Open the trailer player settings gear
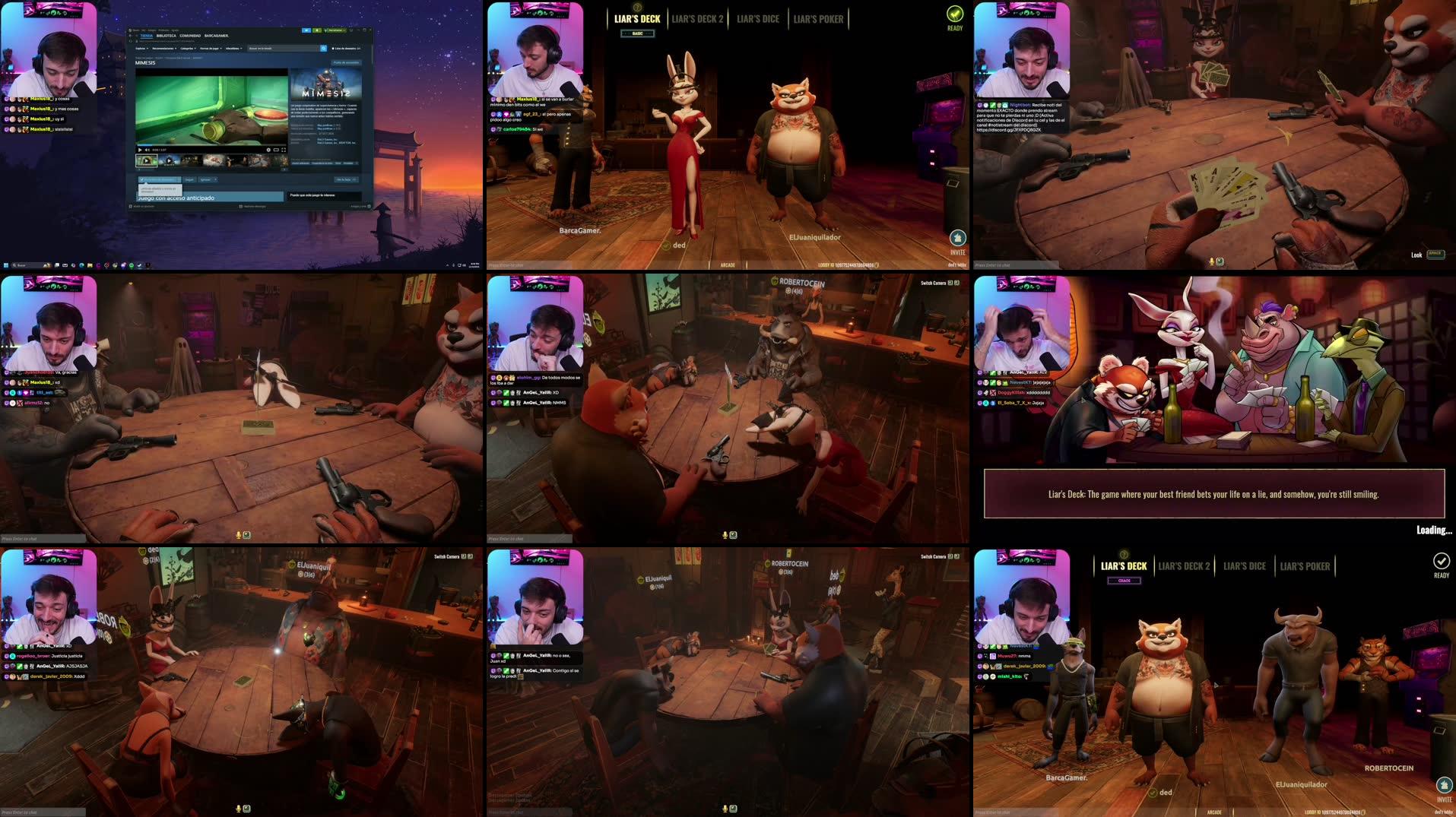The width and height of the screenshot is (1456, 817). [268, 150]
